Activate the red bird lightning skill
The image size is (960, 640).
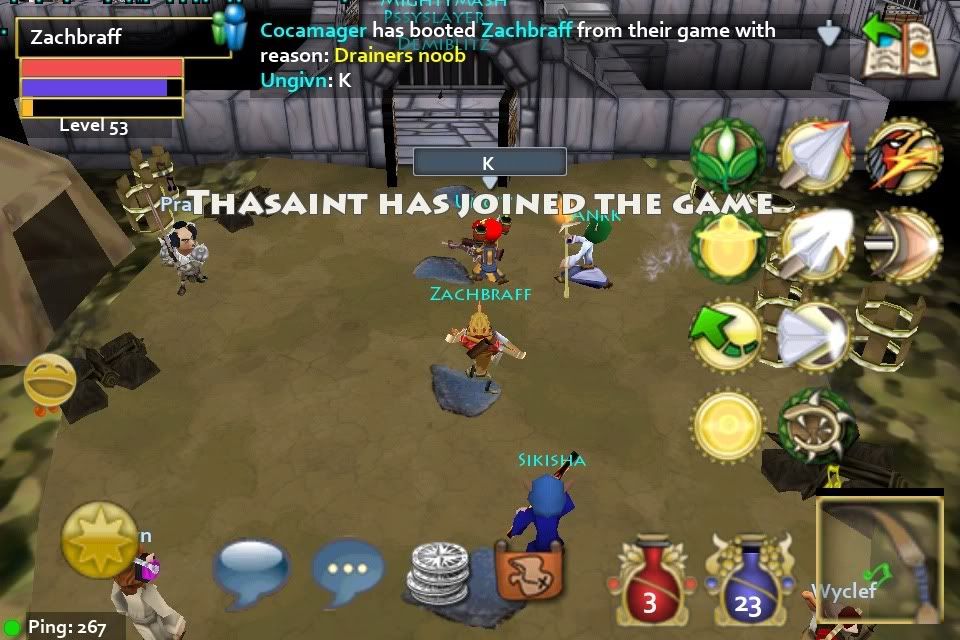(x=903, y=155)
